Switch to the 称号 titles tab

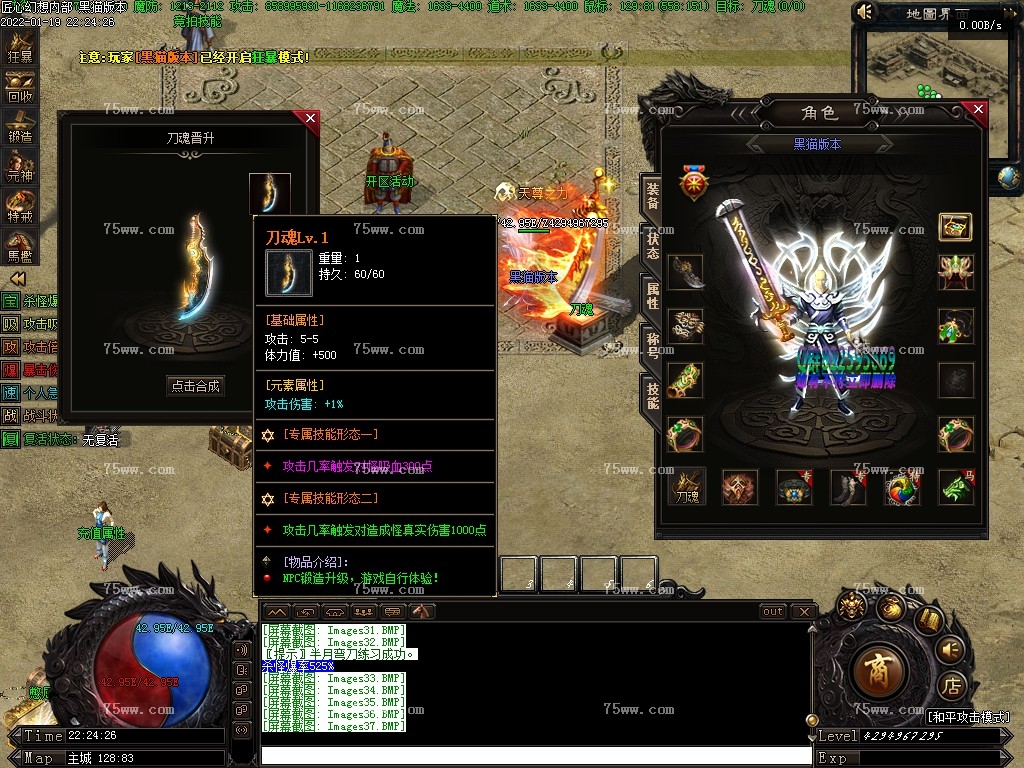(652, 346)
